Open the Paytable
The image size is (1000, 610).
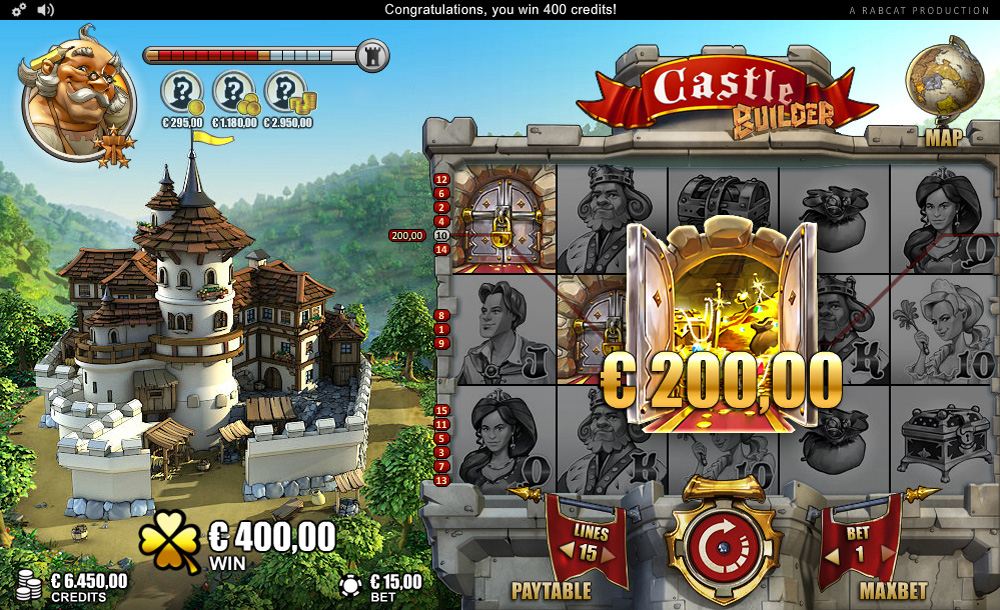[x=551, y=591]
